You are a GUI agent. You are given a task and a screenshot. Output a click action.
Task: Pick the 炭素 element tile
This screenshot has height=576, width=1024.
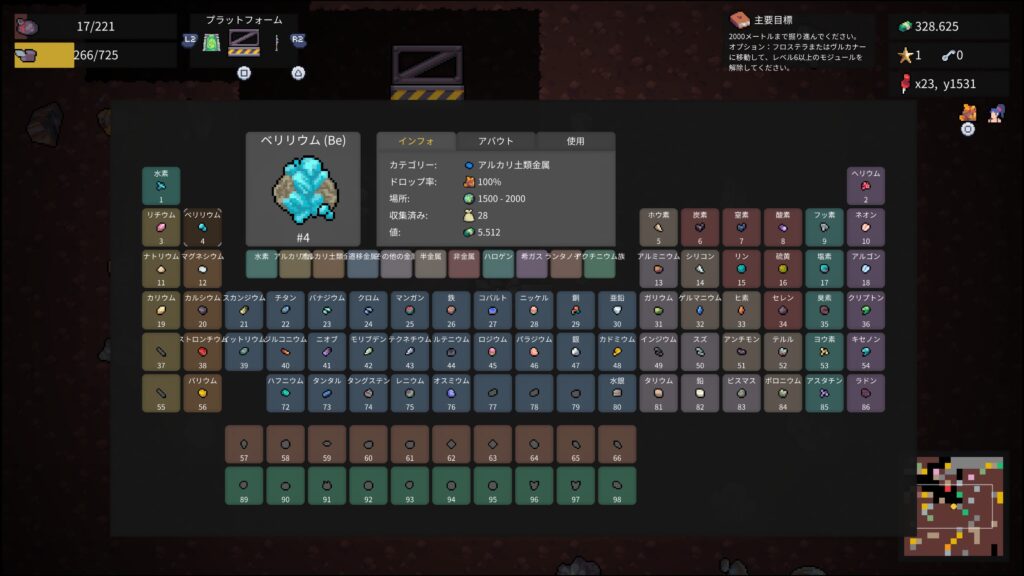700,227
